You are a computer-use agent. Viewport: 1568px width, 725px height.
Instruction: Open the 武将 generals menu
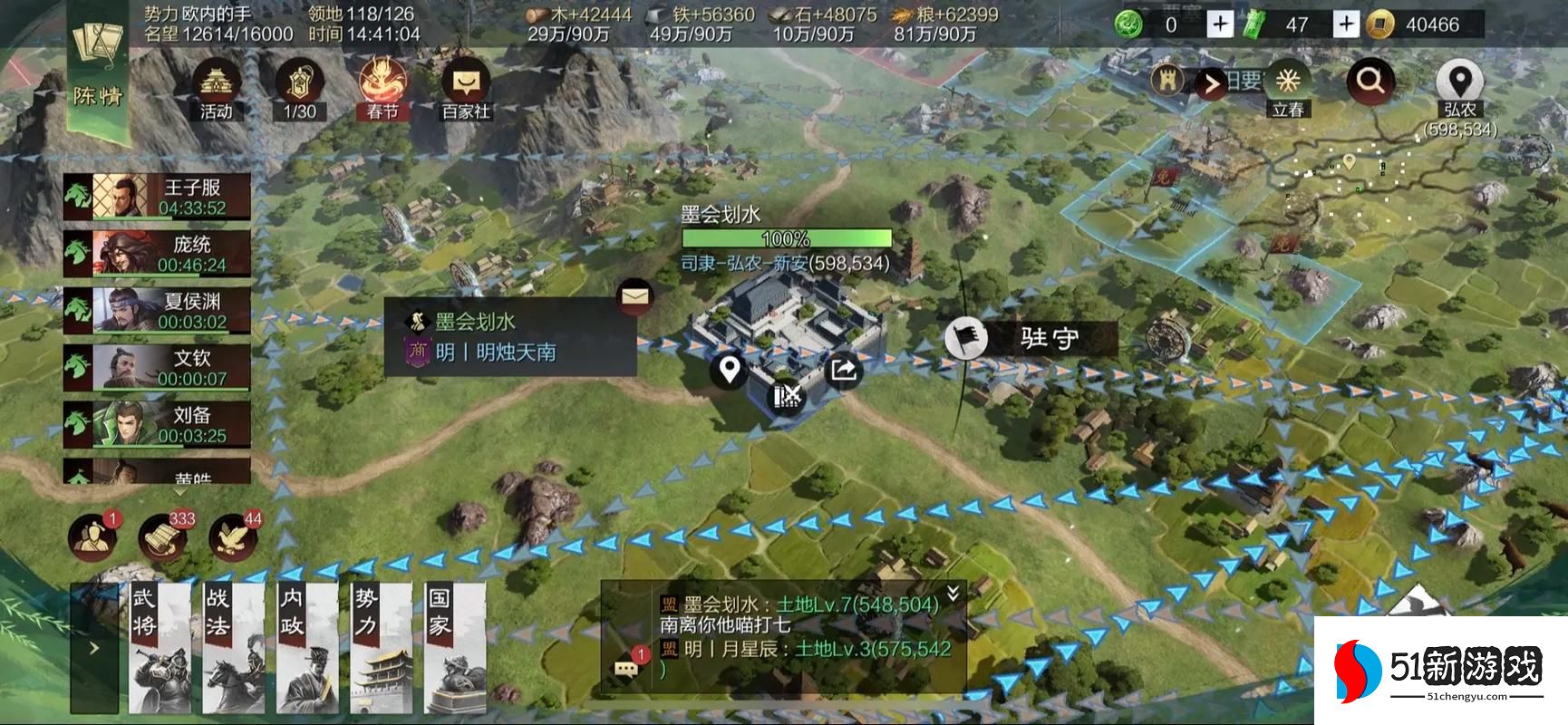(149, 648)
